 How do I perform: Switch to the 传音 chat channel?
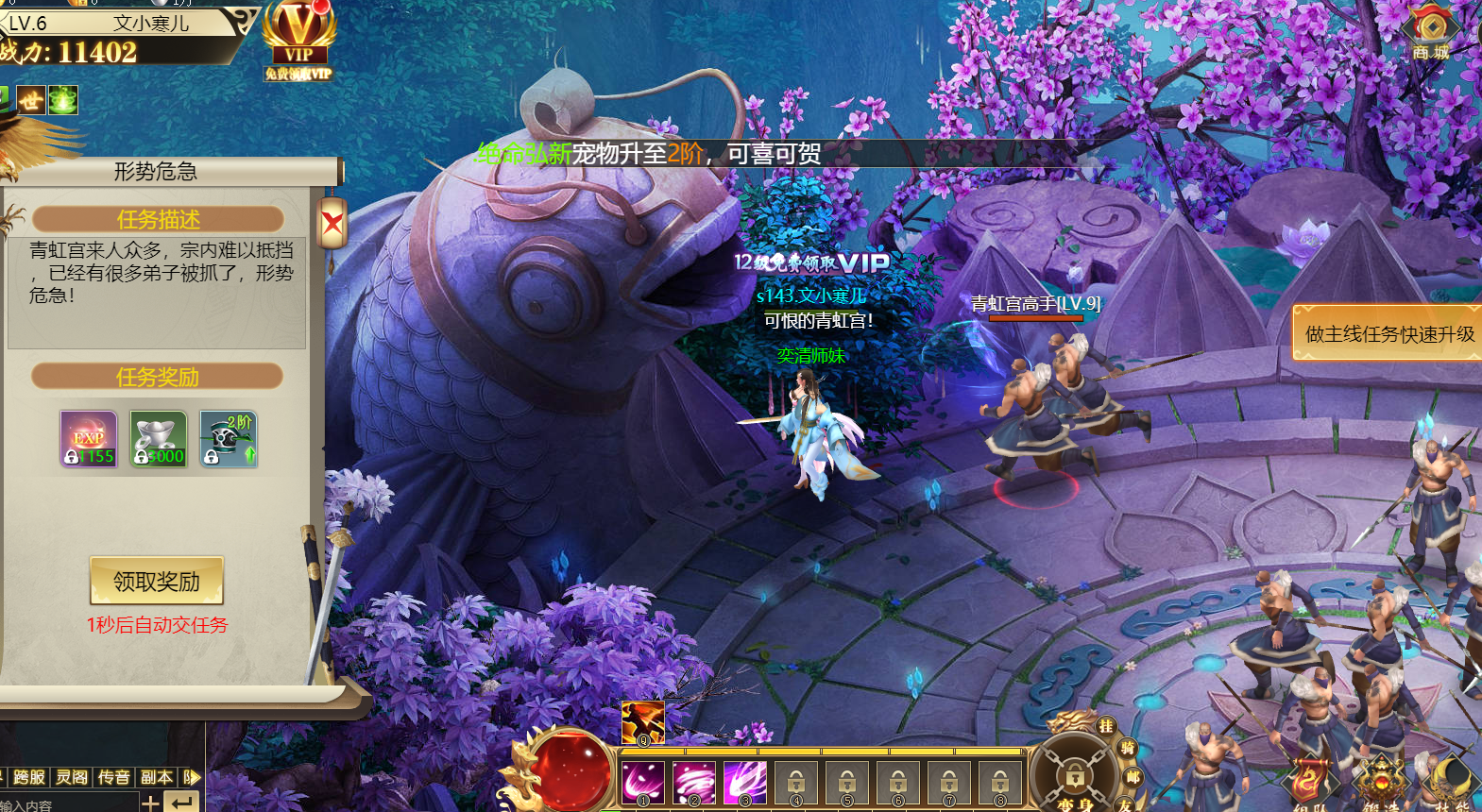point(114,777)
